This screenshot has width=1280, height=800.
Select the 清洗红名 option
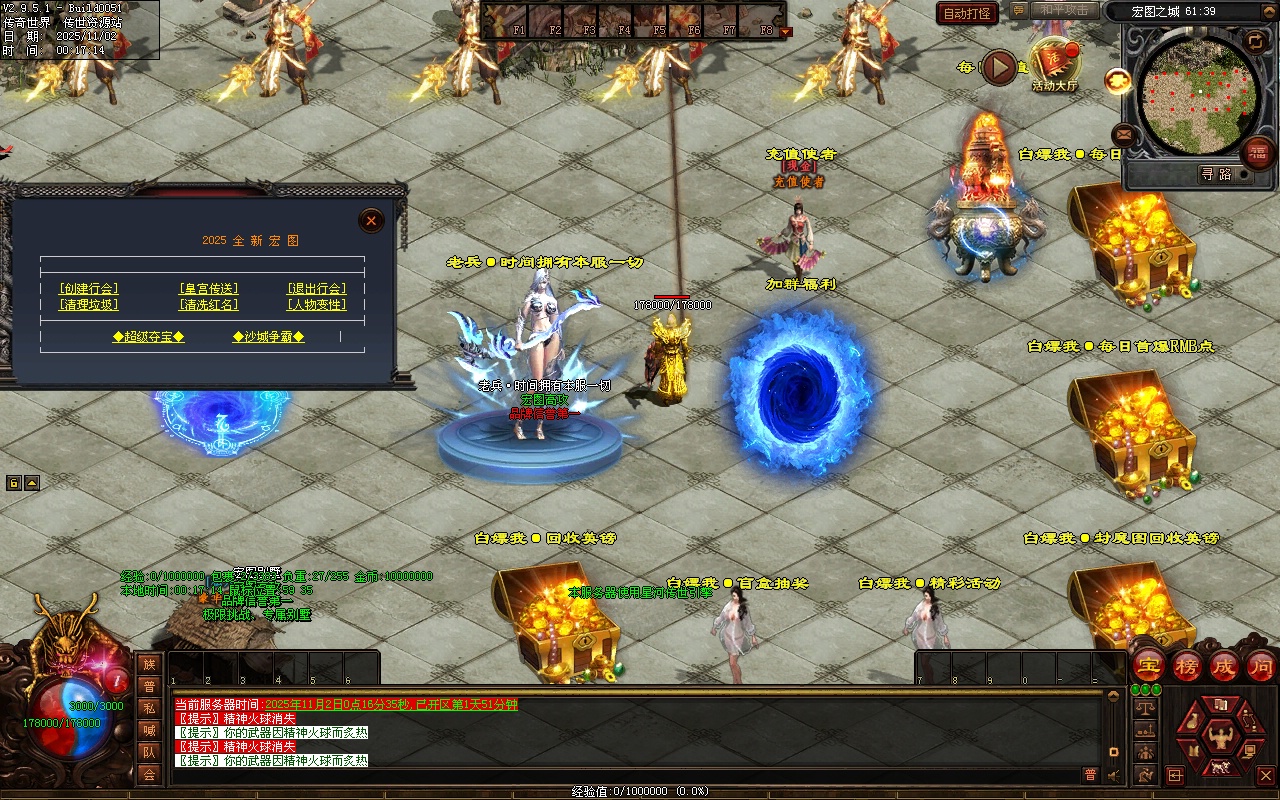209,305
